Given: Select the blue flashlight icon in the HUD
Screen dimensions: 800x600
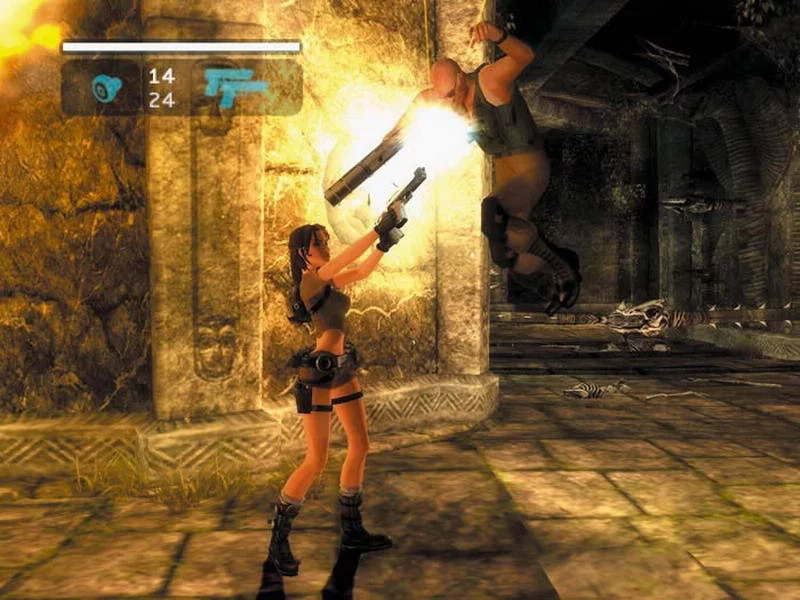Looking at the screenshot, I should [x=106, y=88].
